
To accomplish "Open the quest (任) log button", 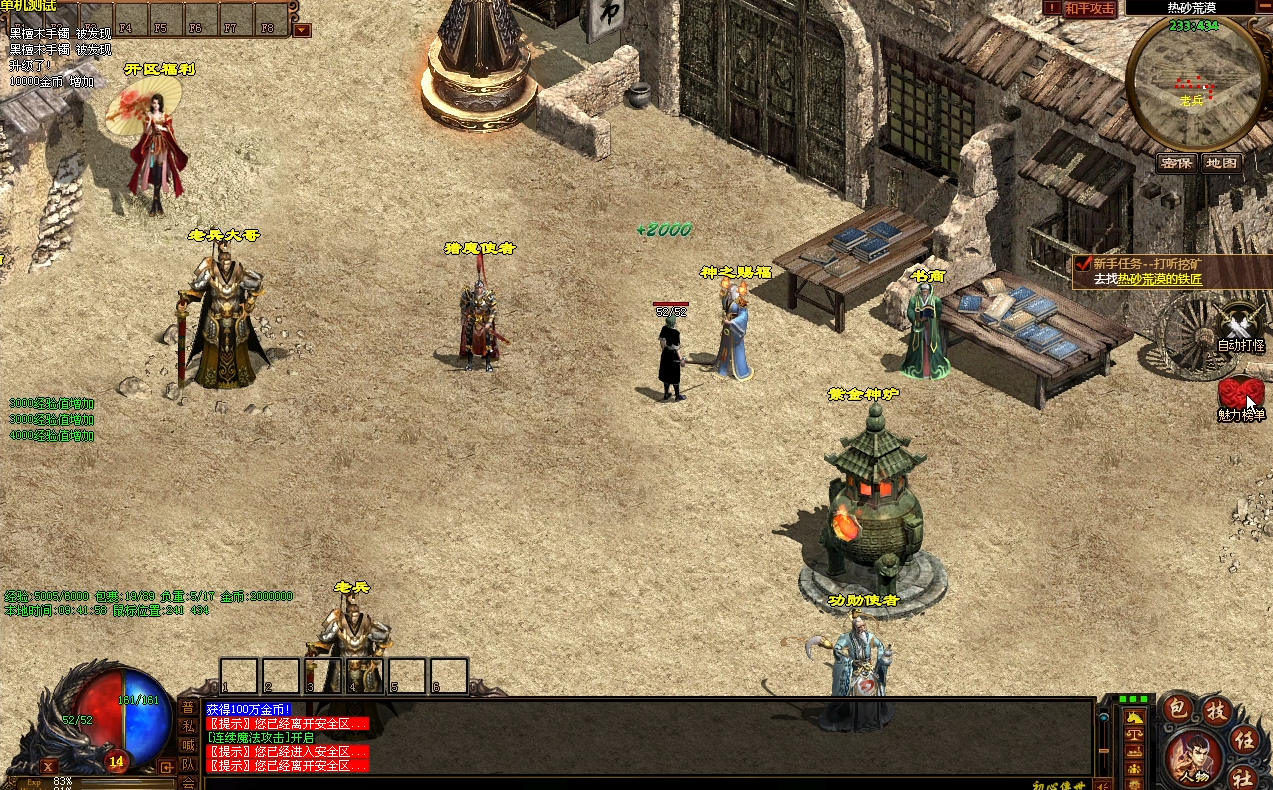I will click(x=1246, y=739).
